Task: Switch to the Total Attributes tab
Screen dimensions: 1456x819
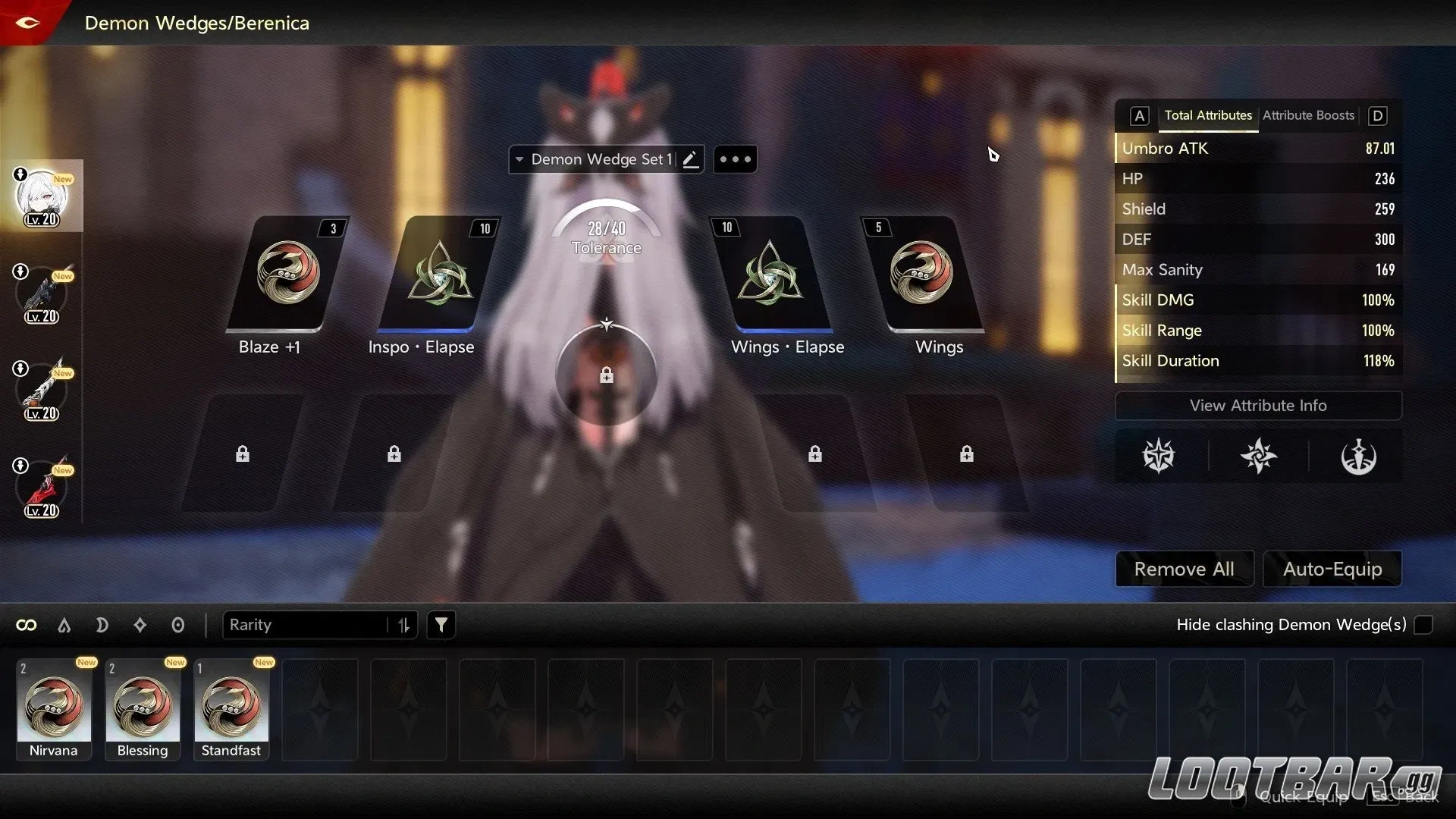Action: tap(1208, 115)
